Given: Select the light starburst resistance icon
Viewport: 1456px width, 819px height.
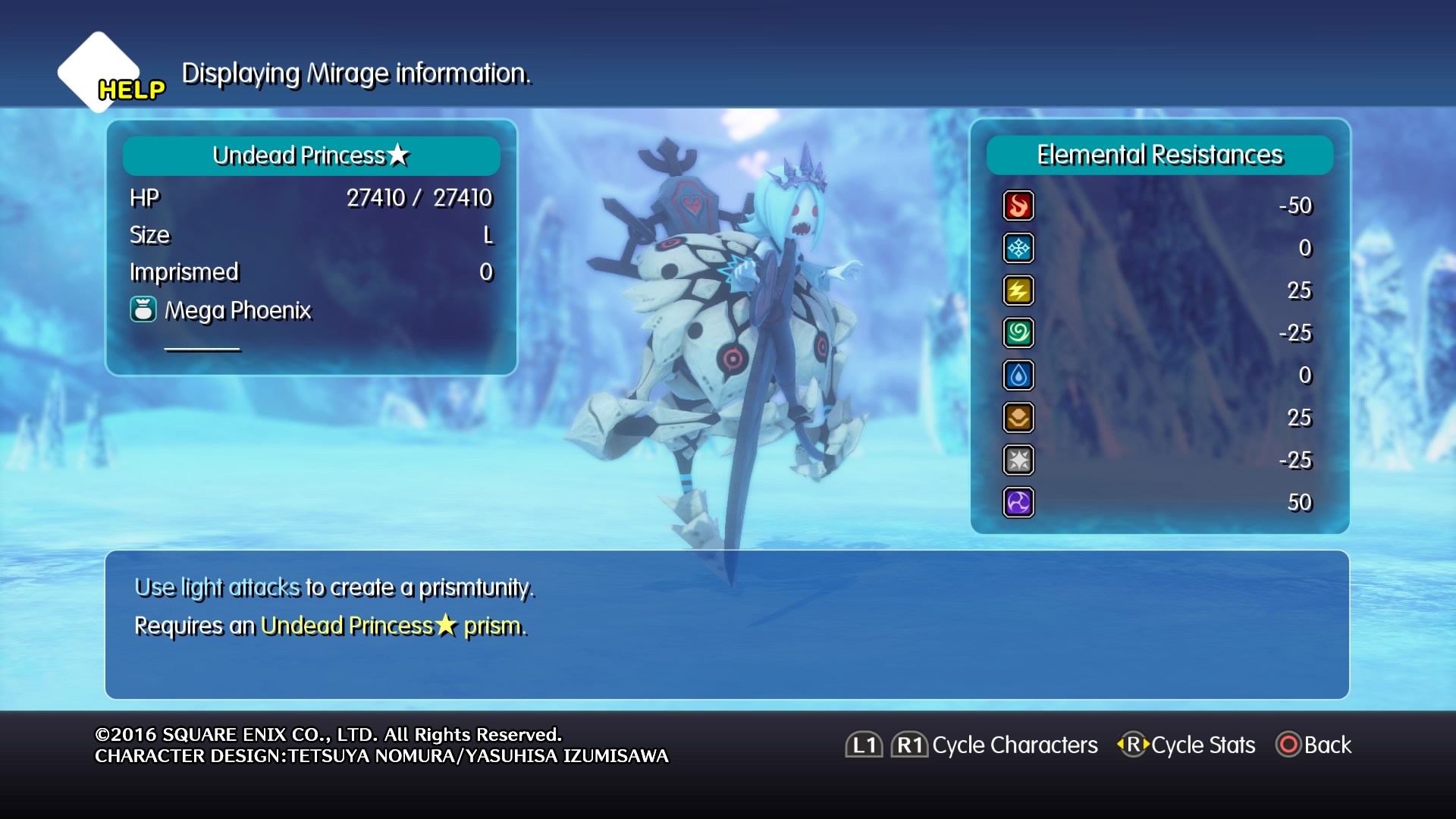Looking at the screenshot, I should (x=1018, y=460).
